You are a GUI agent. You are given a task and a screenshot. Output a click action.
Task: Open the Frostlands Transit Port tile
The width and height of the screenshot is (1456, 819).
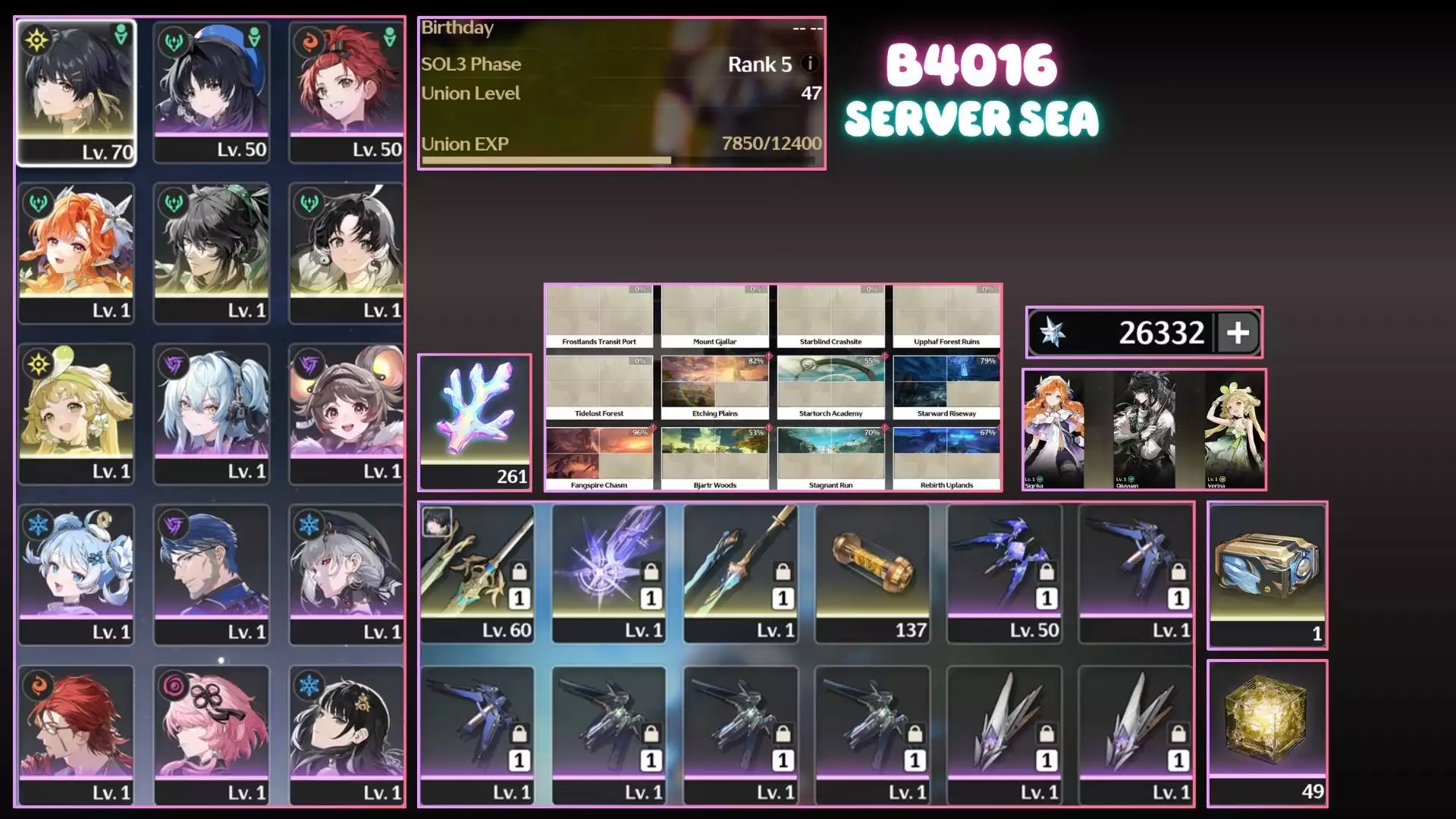click(599, 316)
